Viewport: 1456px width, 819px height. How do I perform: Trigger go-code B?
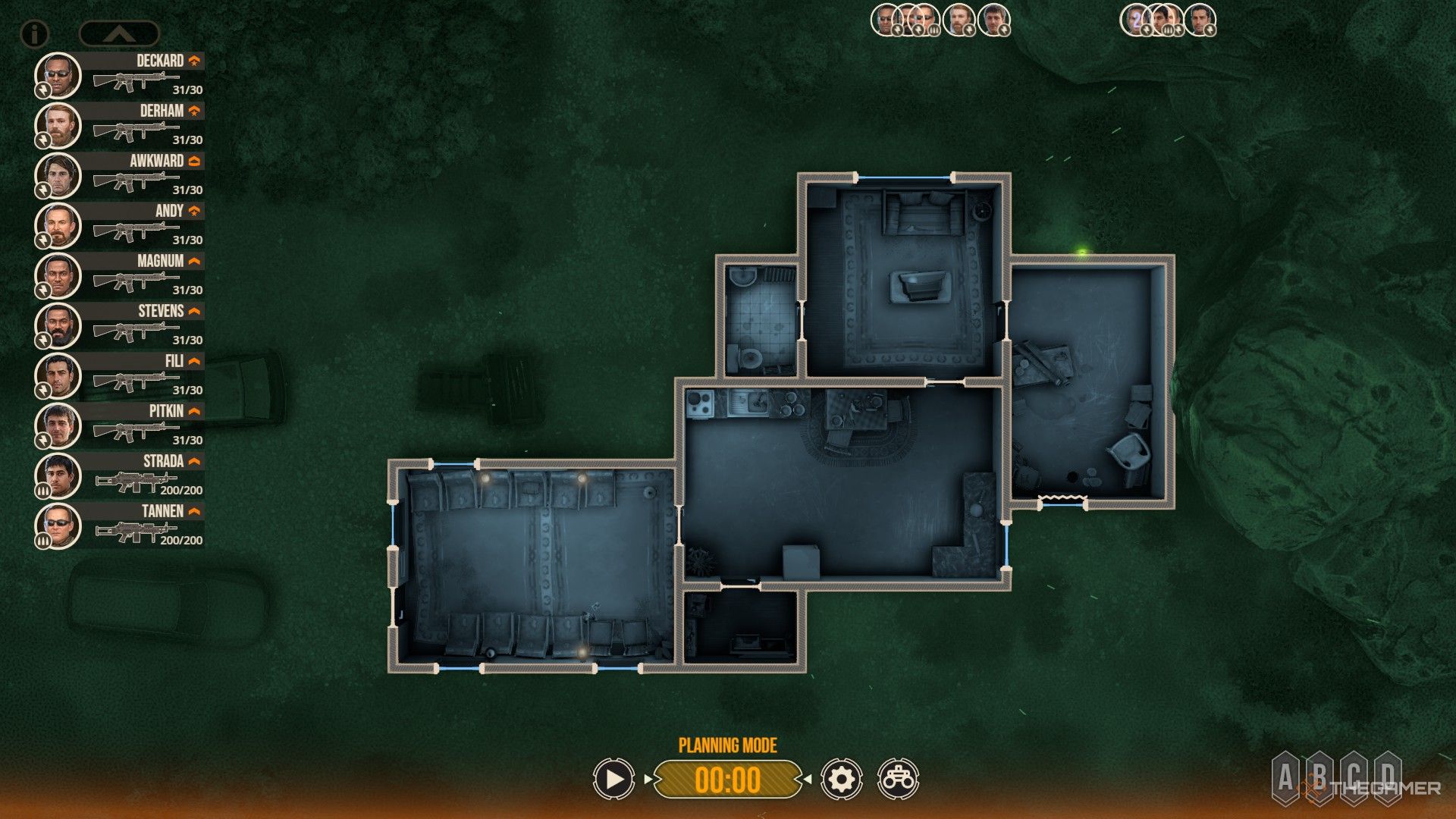pos(1319,777)
